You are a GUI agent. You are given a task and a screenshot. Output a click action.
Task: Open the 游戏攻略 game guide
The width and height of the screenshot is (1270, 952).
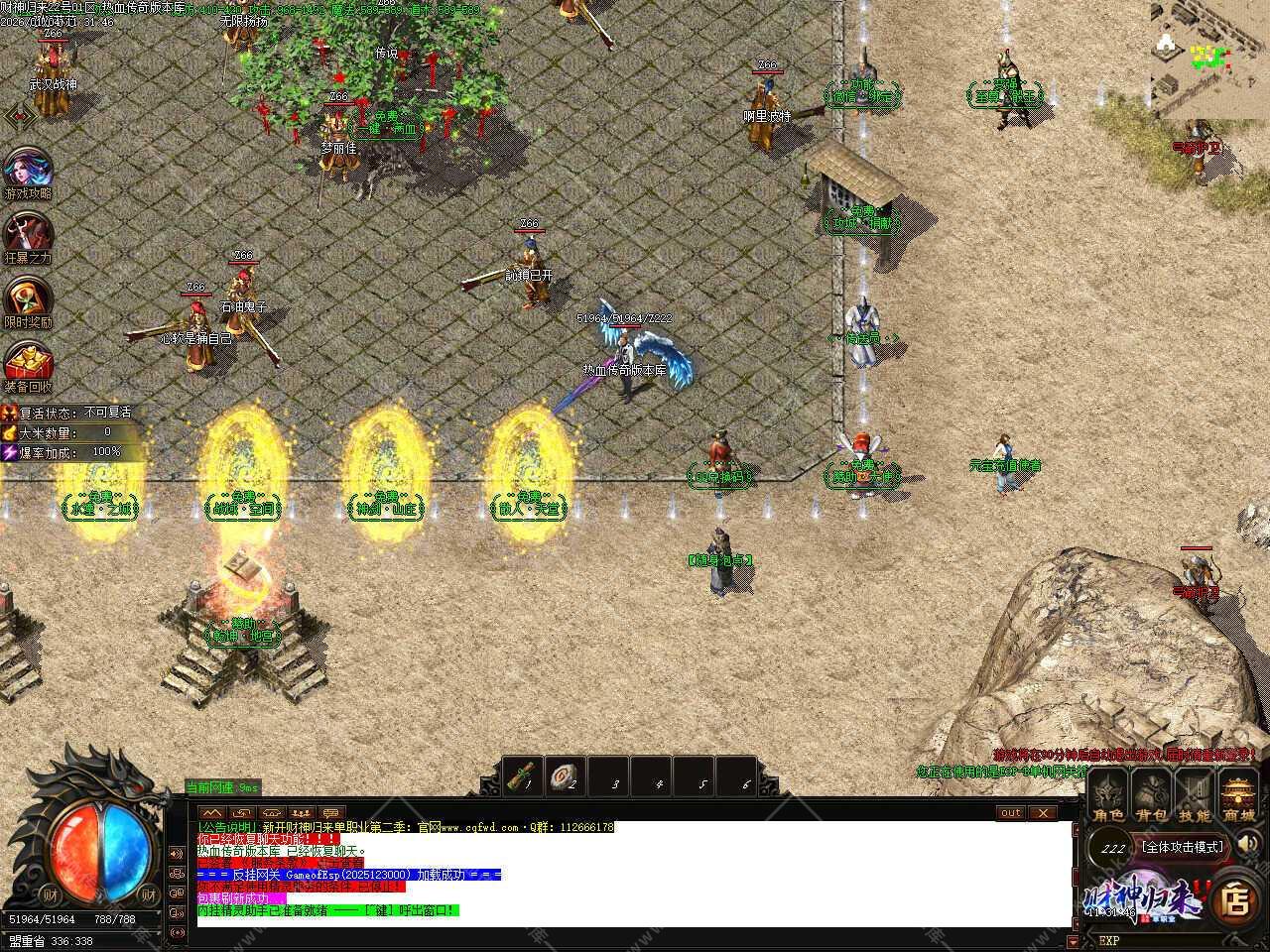click(28, 173)
